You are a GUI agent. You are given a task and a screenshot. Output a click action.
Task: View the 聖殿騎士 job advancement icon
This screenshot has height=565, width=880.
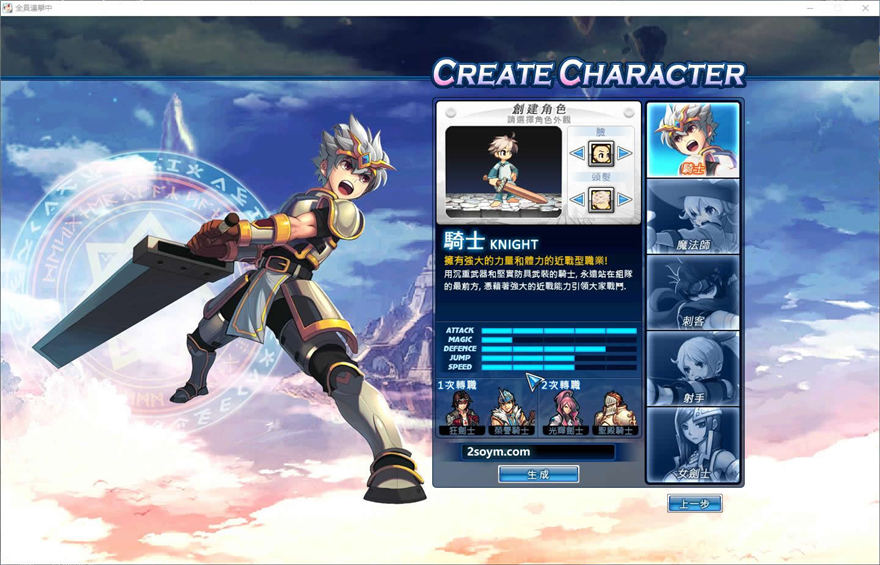[x=613, y=412]
